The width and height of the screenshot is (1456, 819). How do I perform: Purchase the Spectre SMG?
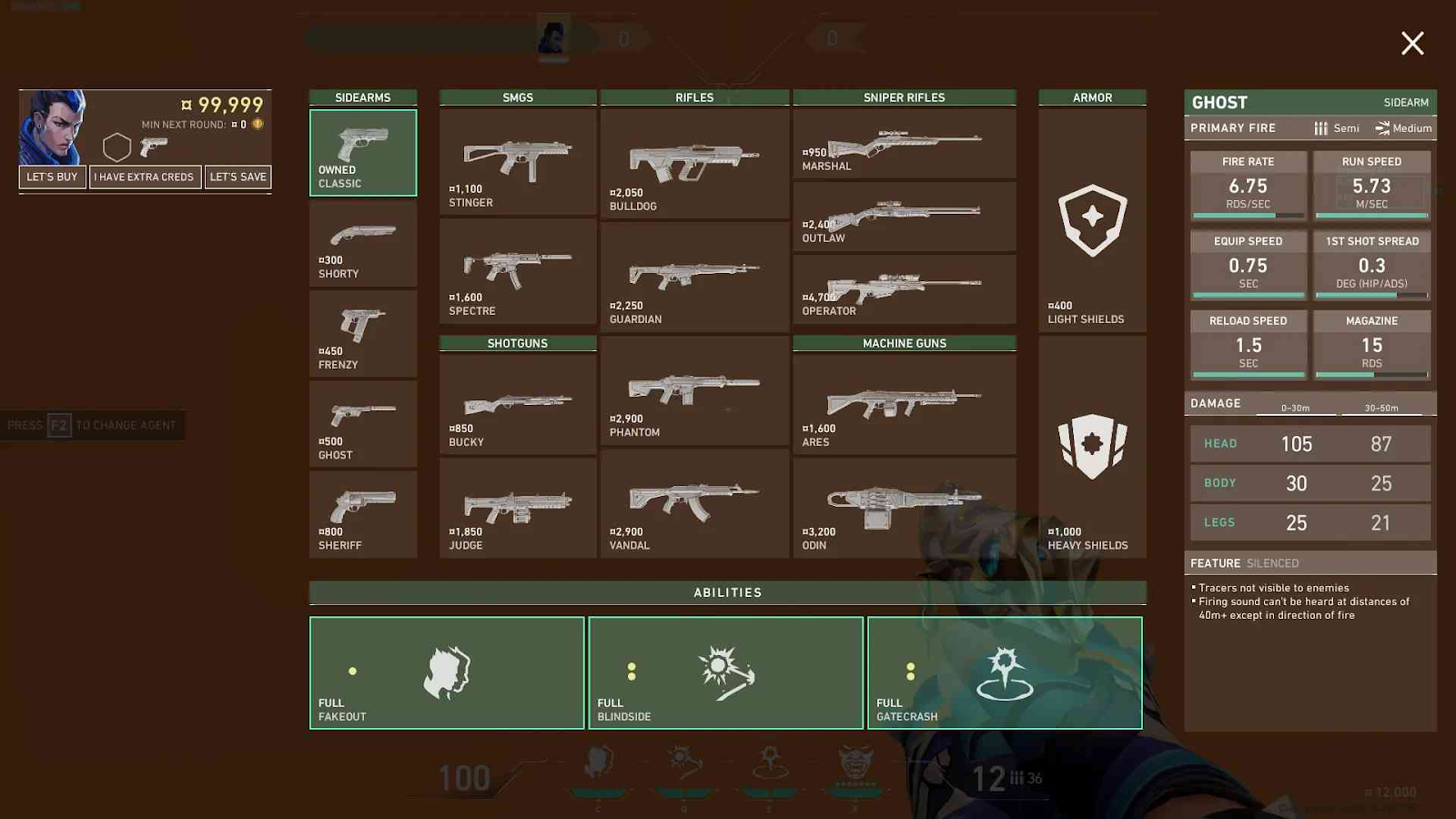517,271
